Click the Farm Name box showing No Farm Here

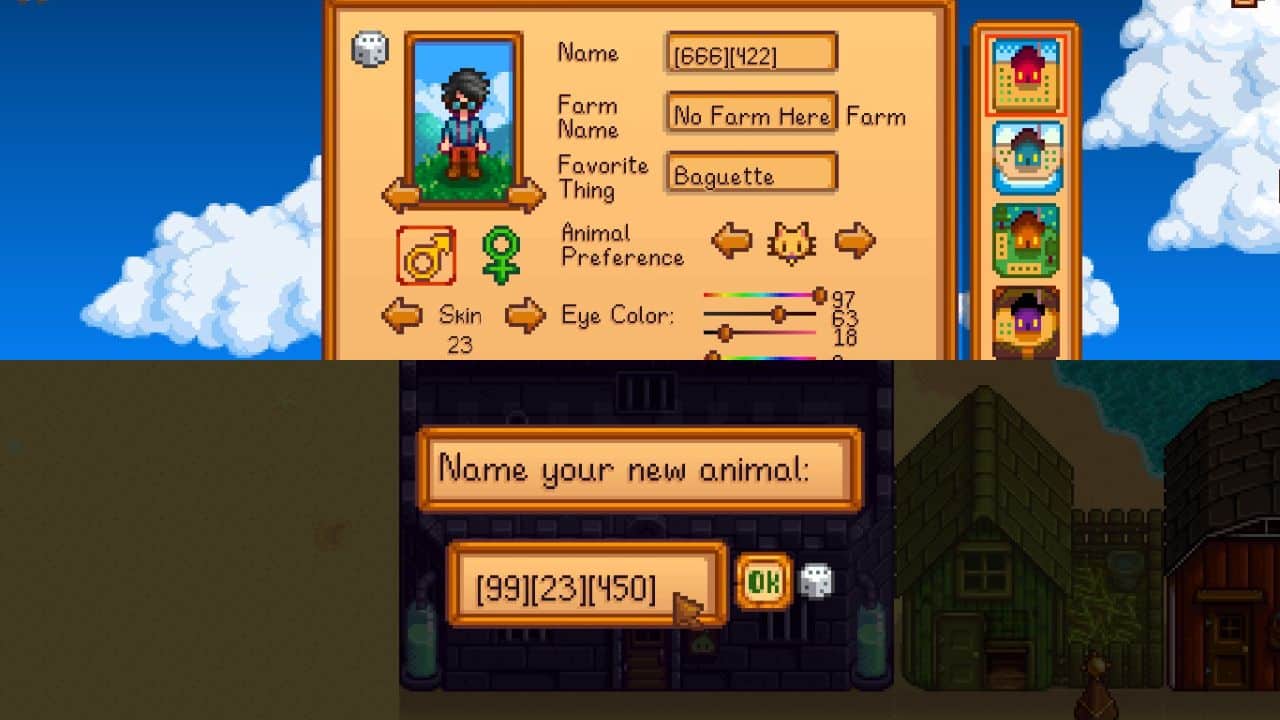750,115
